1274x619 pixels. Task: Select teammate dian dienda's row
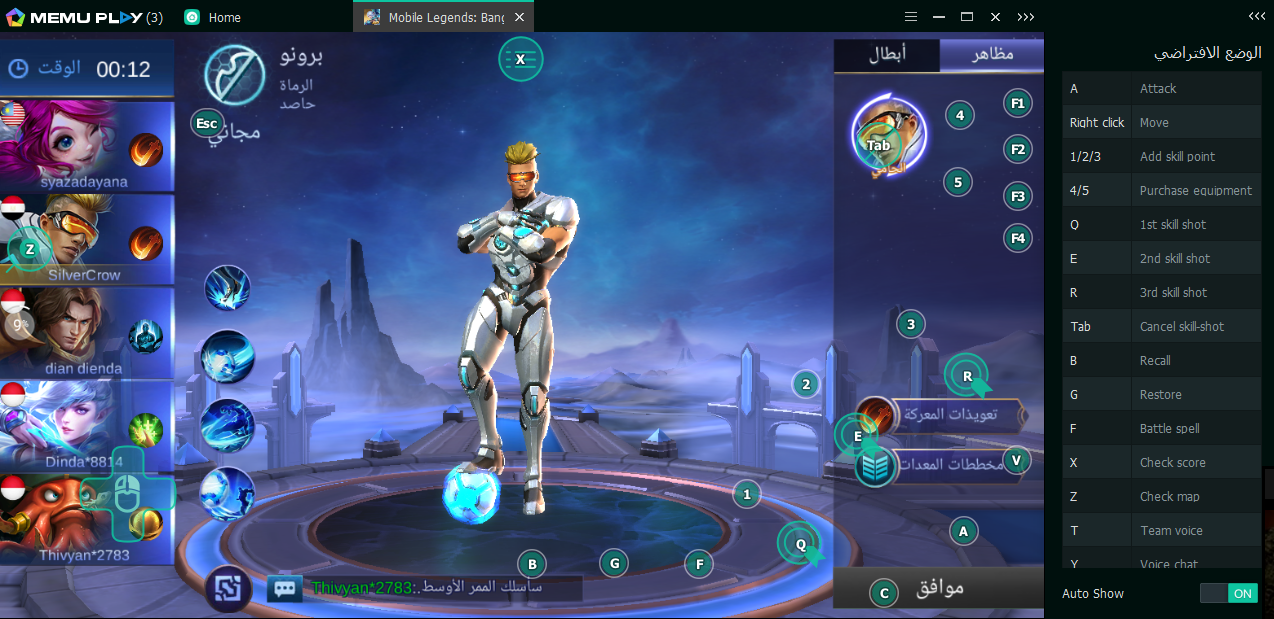click(87, 333)
